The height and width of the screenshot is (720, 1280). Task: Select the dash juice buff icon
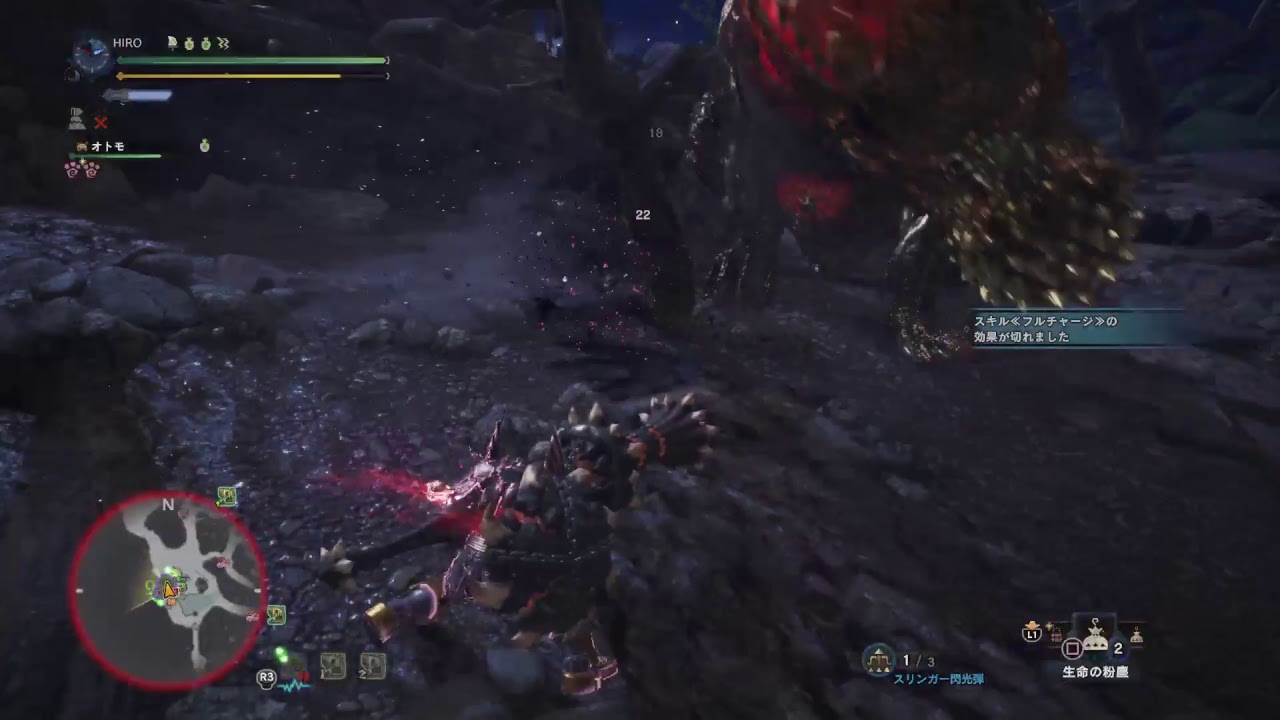tap(222, 44)
